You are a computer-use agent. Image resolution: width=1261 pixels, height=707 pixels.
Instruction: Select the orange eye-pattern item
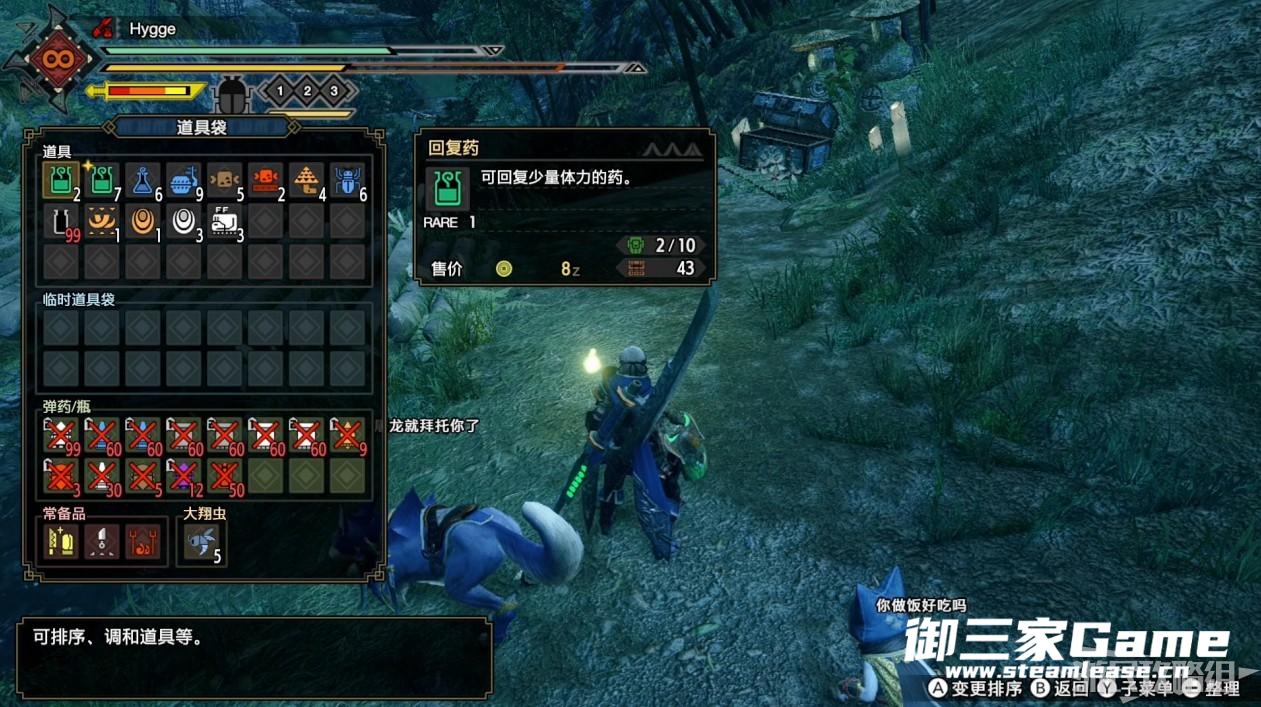click(102, 222)
